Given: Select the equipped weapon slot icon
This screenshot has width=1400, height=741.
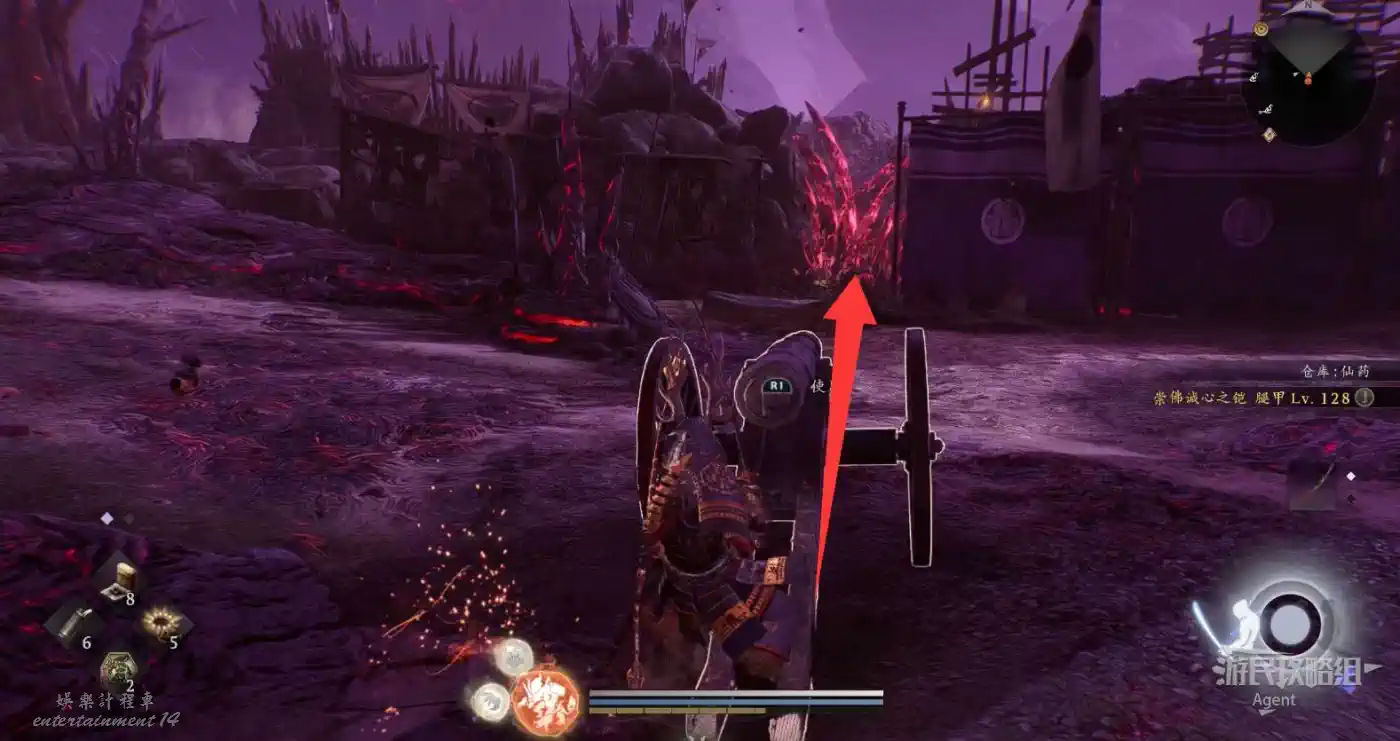Looking at the screenshot, I should [x=1316, y=482].
